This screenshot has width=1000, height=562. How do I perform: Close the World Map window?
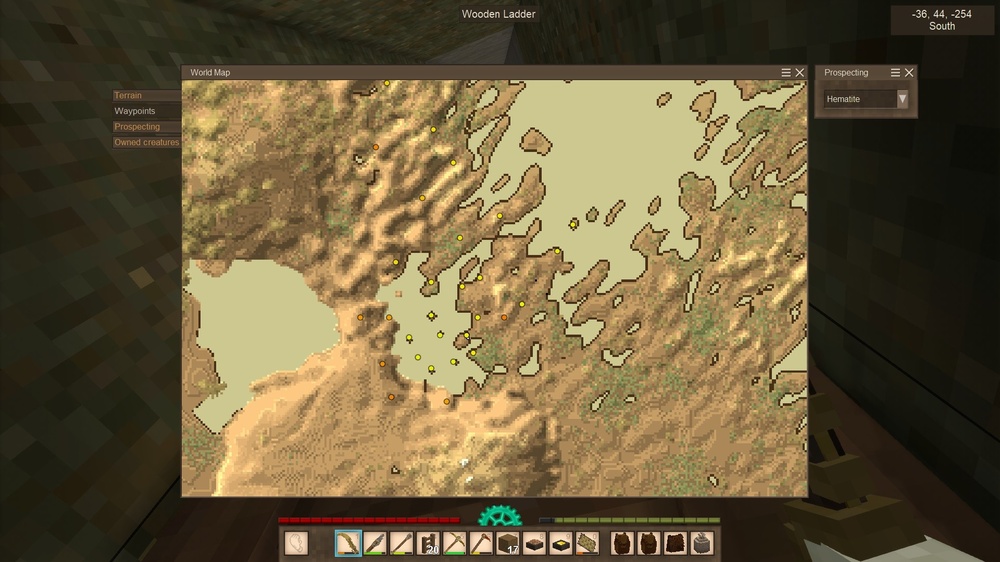click(x=800, y=73)
